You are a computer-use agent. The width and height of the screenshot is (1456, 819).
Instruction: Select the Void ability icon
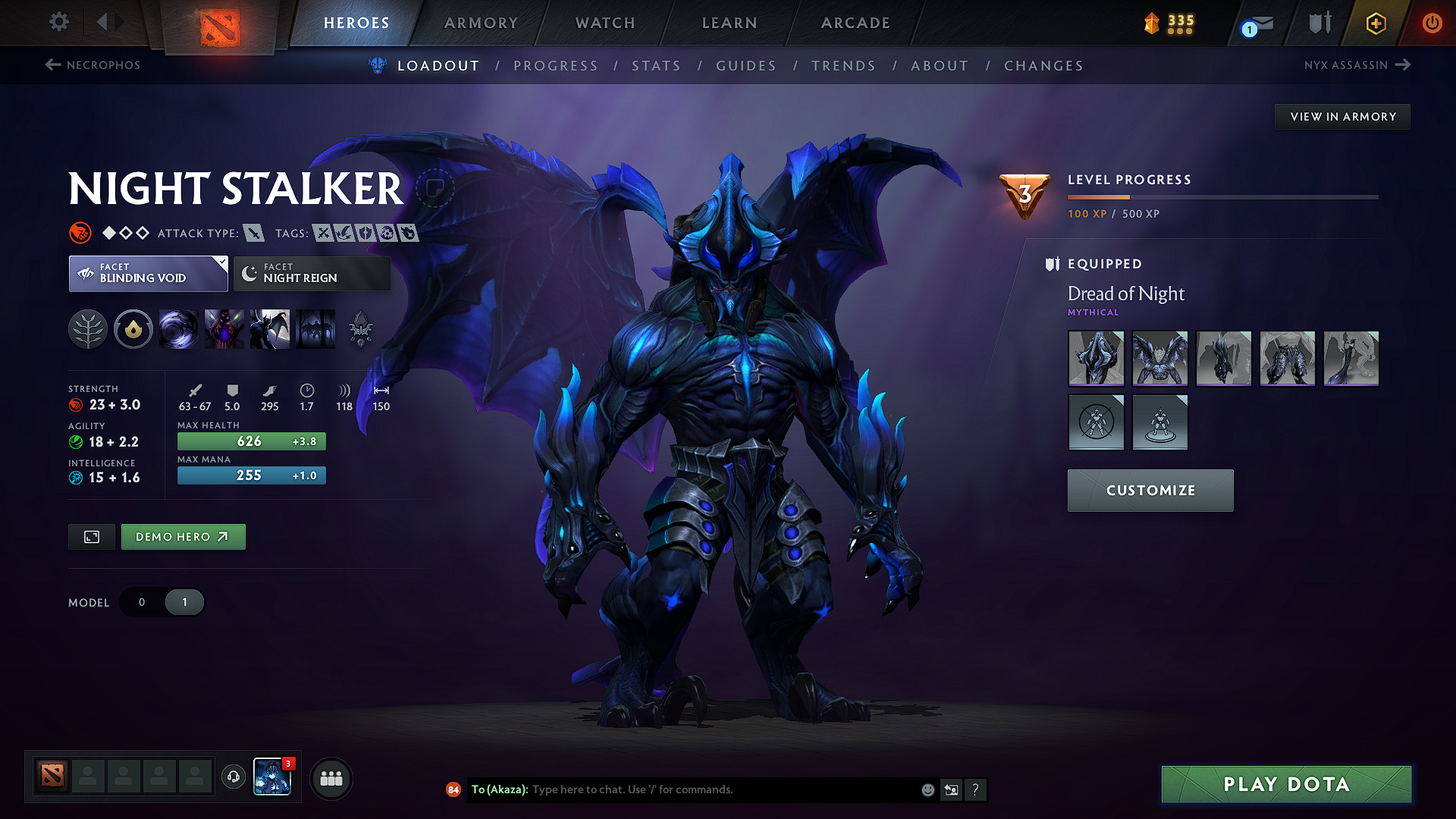click(179, 329)
